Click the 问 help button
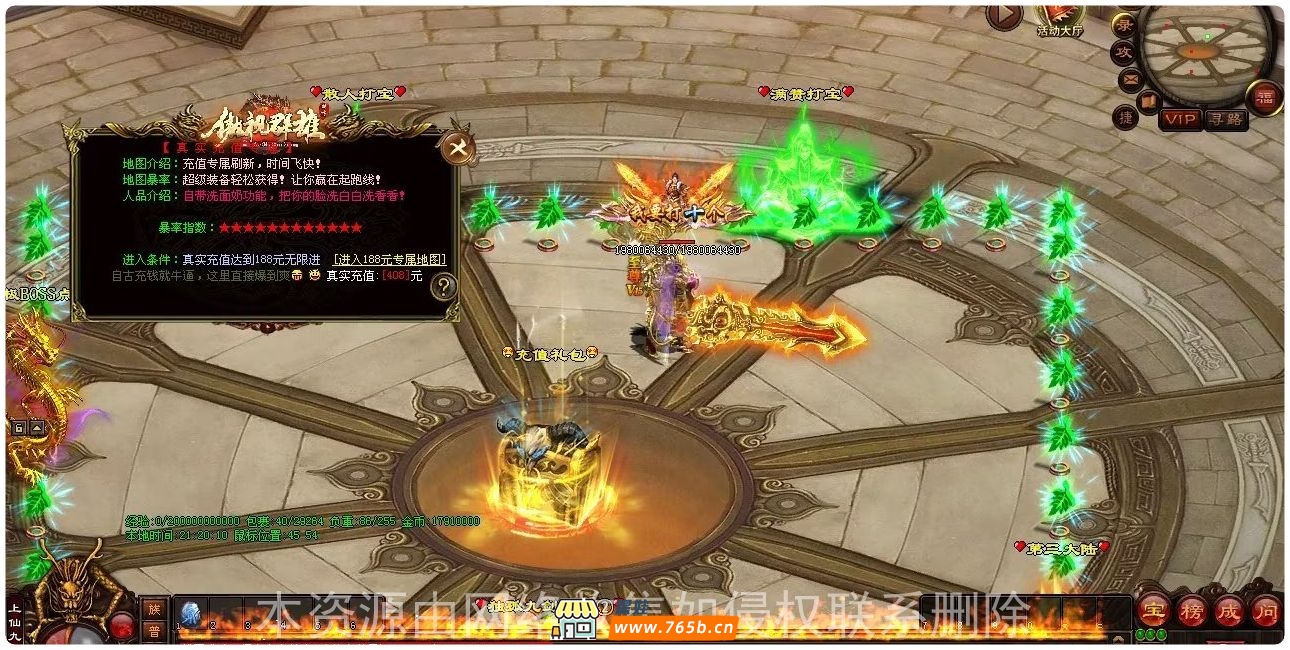This screenshot has height=650, width=1290. pyautogui.click(x=1265, y=610)
